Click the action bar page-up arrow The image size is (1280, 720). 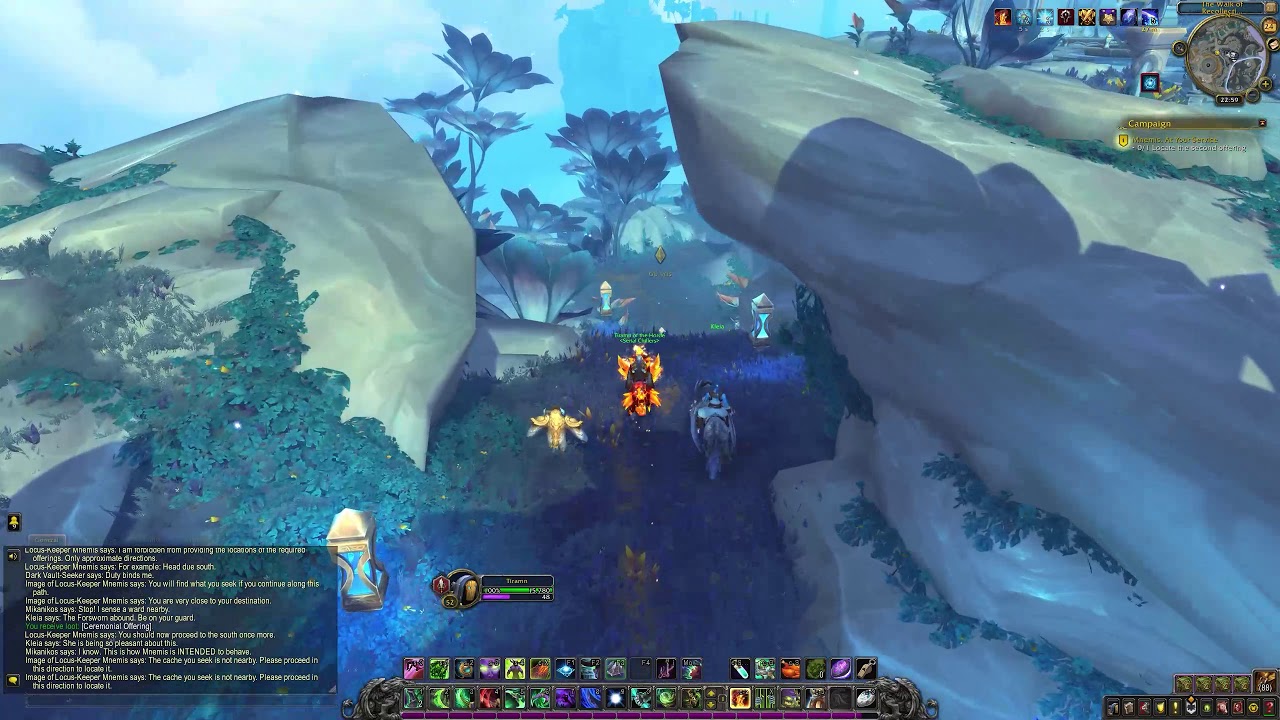711,693
